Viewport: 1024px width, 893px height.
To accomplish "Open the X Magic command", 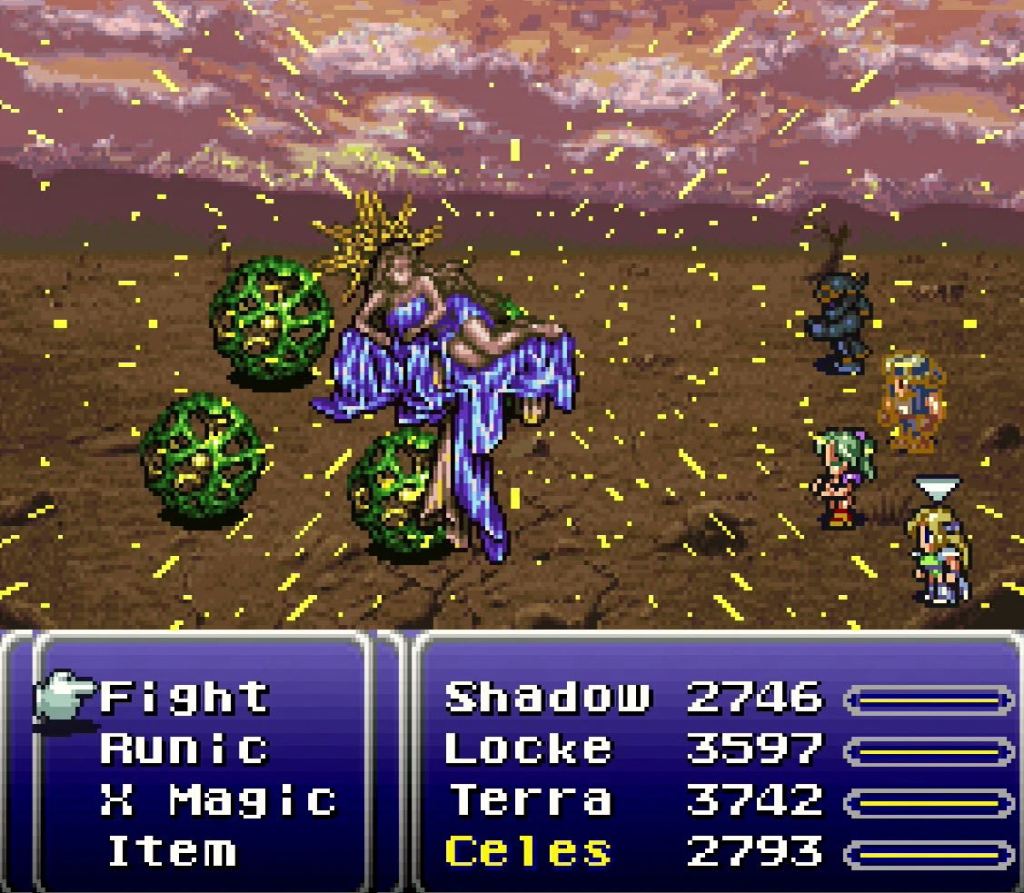I will click(218, 800).
